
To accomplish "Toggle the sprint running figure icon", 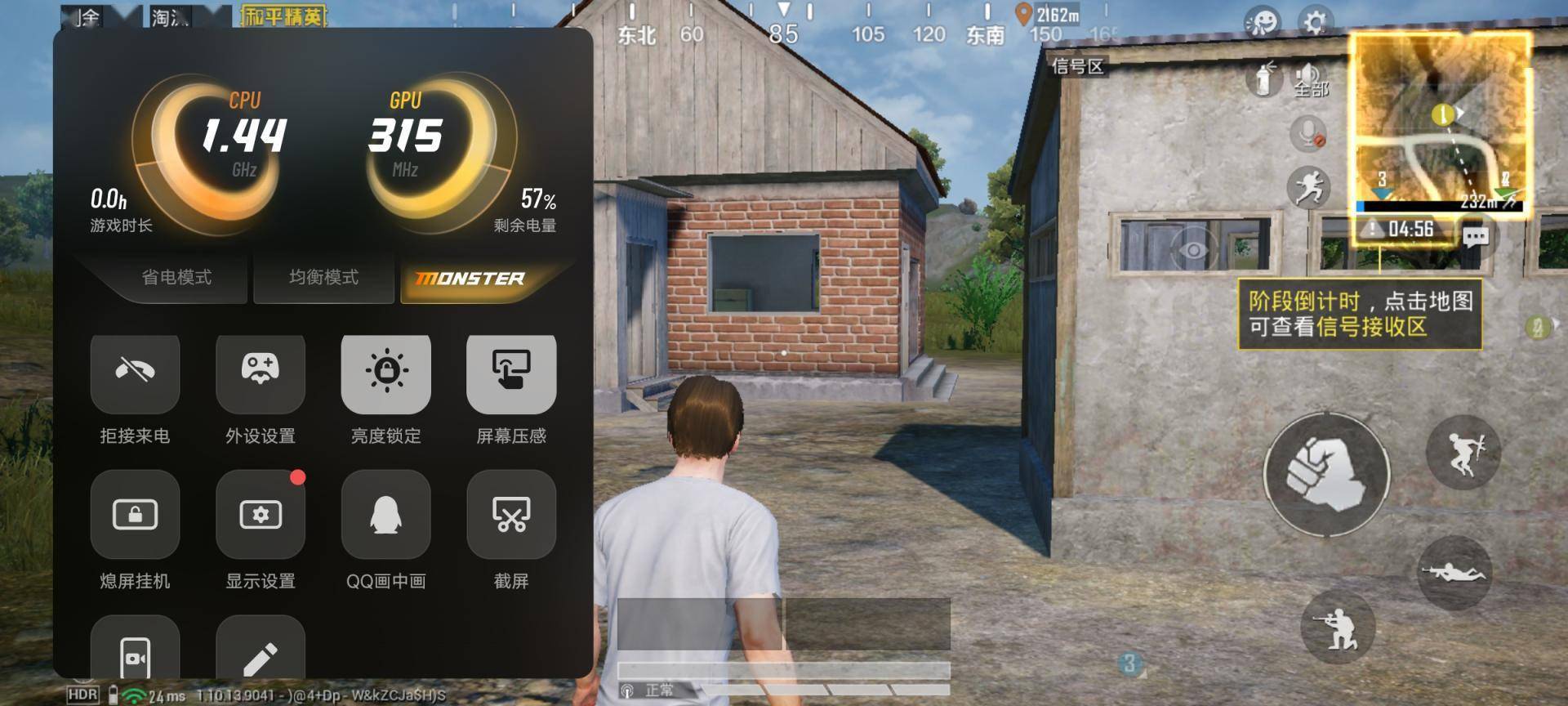I will click(x=1308, y=188).
